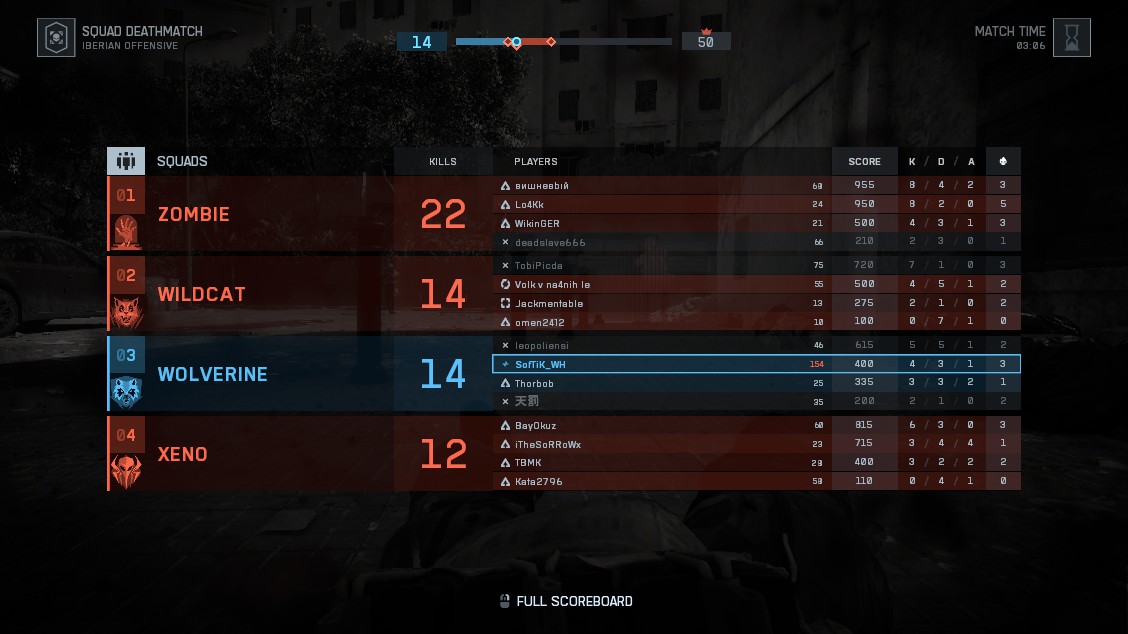This screenshot has width=1128, height=634.
Task: Select the Xeno squad panel
Action: coord(250,454)
